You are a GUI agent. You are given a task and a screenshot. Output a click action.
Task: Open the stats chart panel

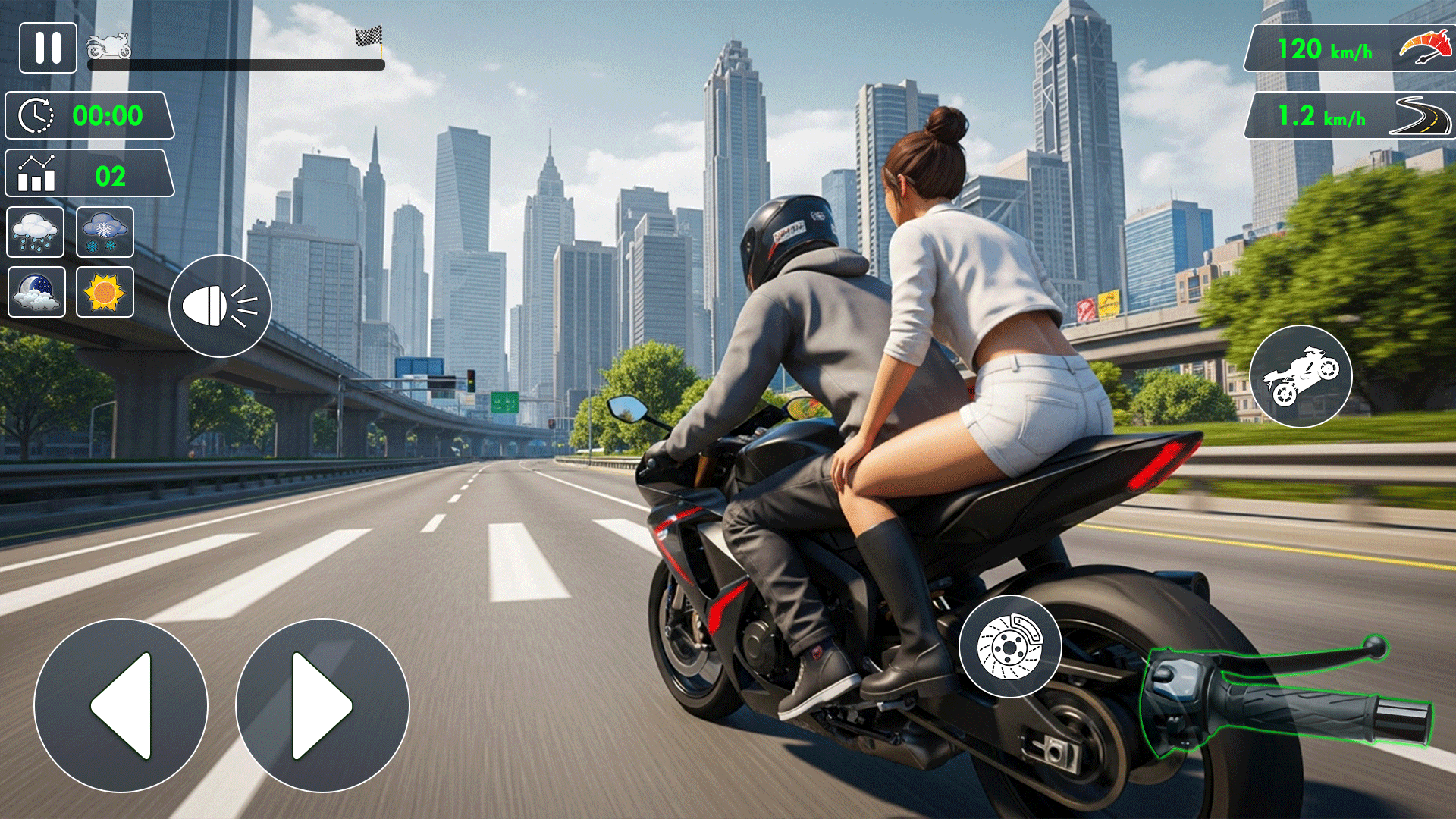tap(89, 174)
